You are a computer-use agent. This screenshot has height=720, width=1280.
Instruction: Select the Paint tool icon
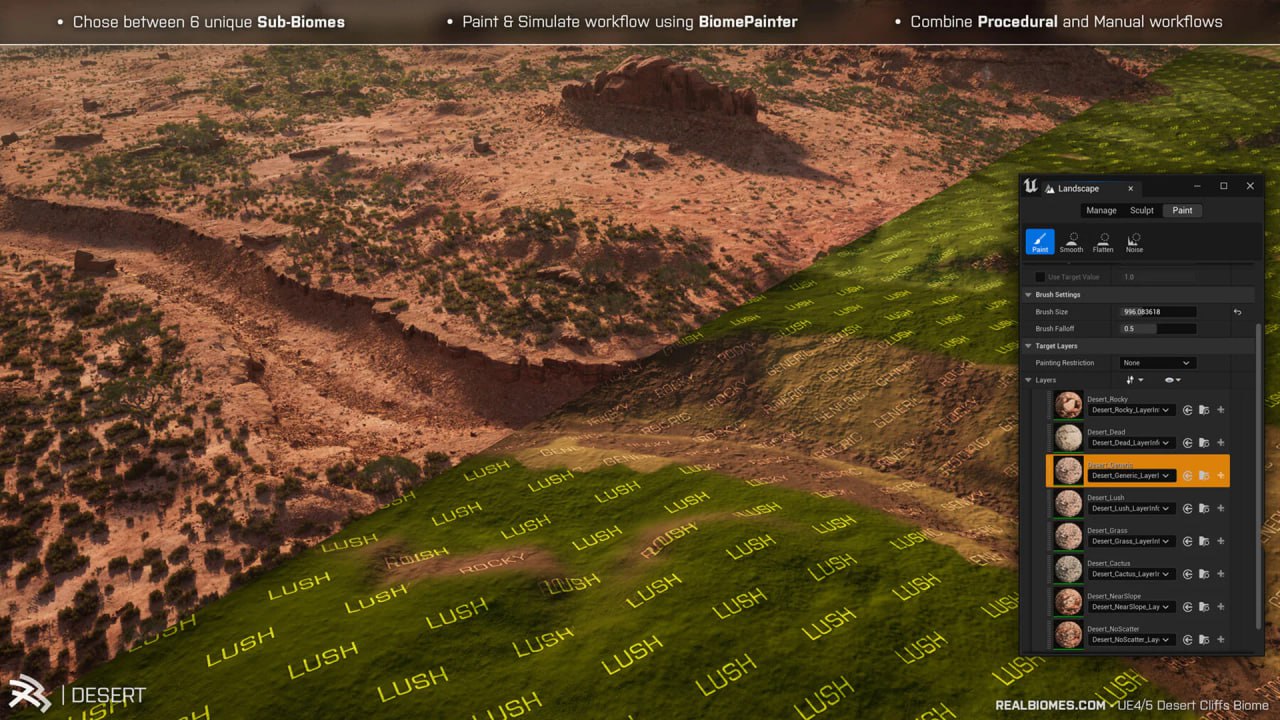[1040, 243]
